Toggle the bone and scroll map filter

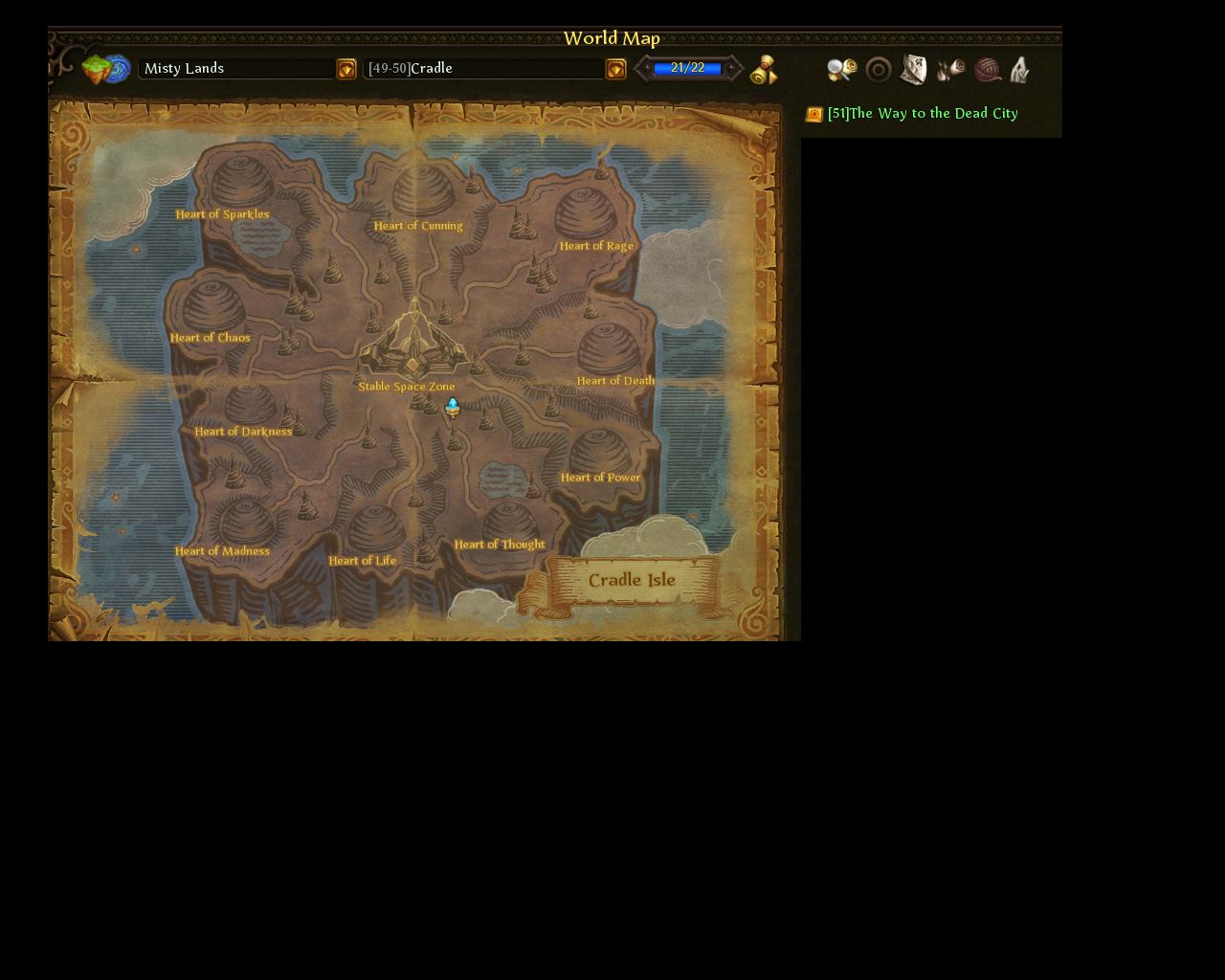pos(951,70)
